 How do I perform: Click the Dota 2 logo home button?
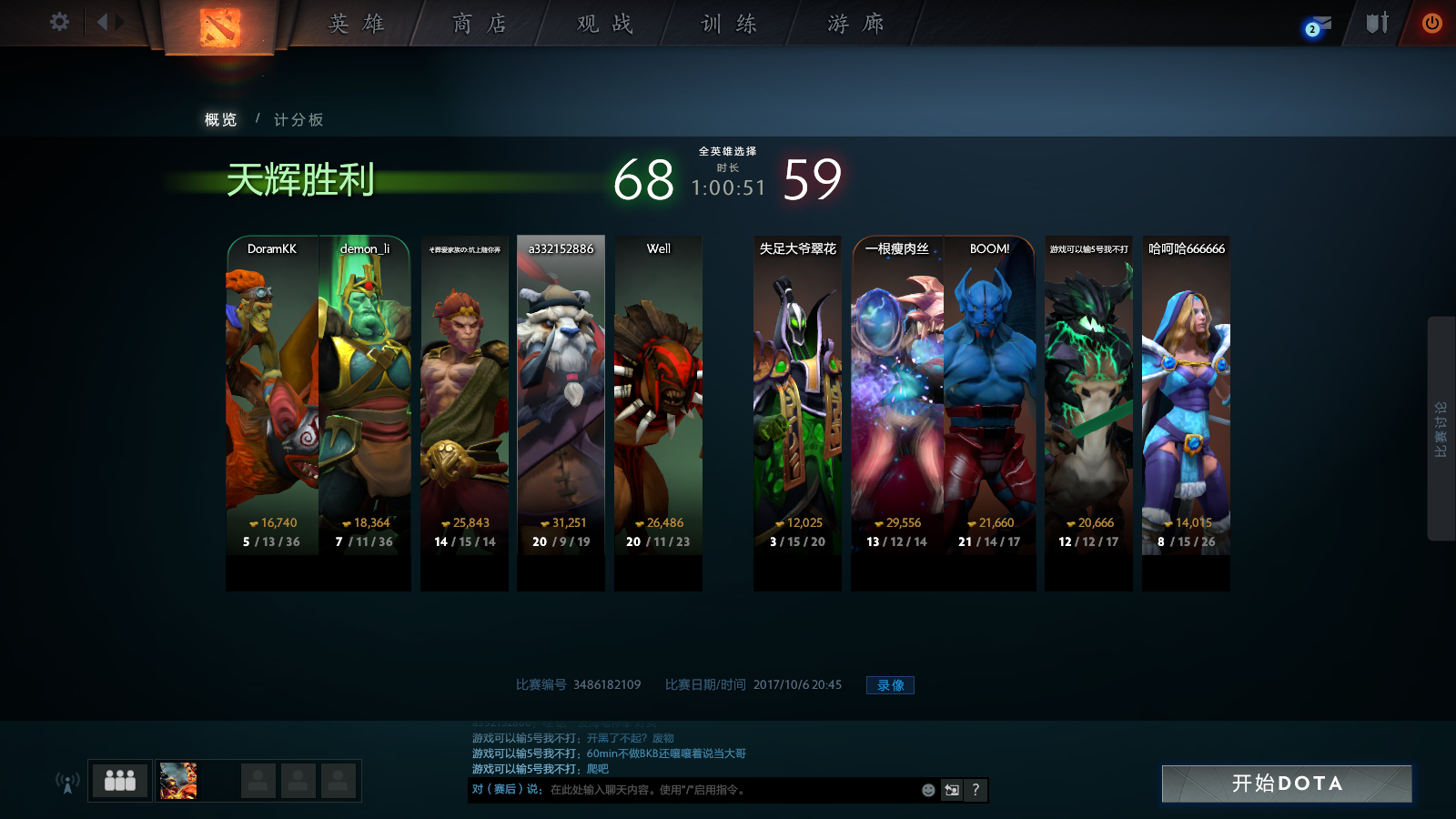[220, 27]
